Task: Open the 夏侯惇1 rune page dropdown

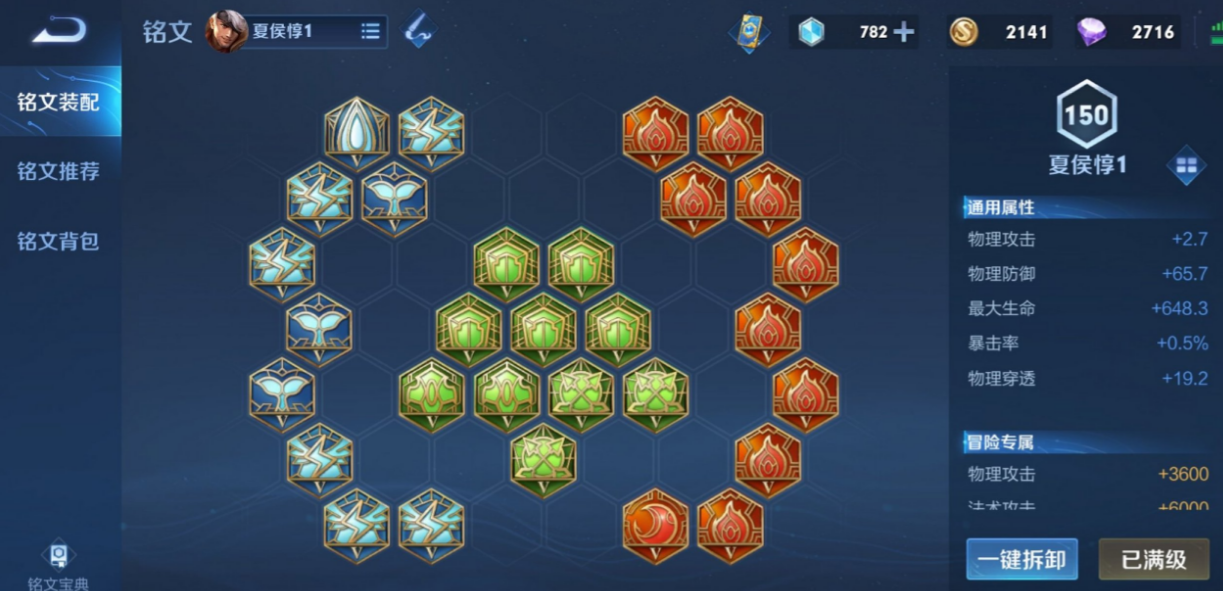Action: (370, 32)
